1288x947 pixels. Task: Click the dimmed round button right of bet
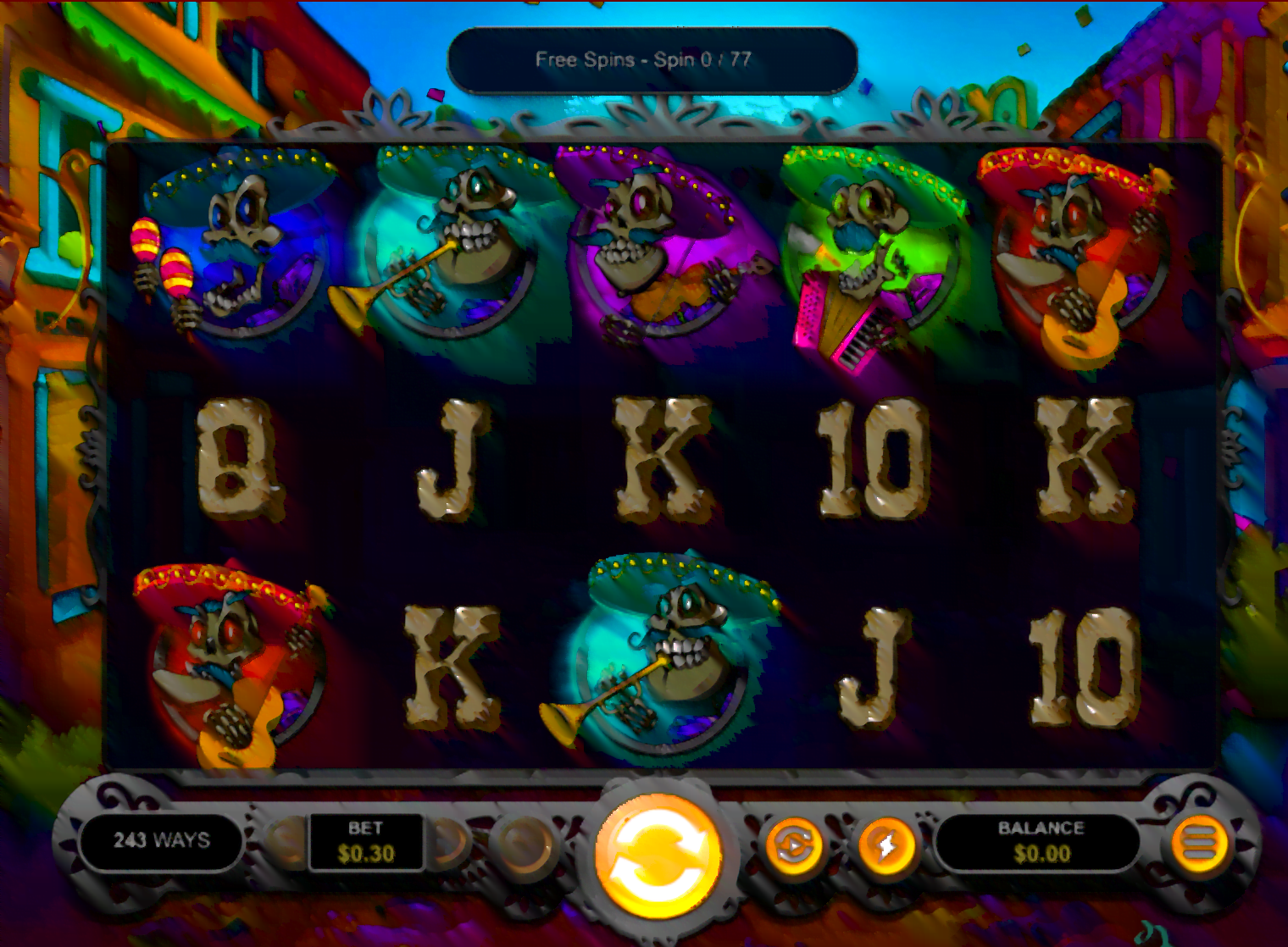(x=523, y=844)
